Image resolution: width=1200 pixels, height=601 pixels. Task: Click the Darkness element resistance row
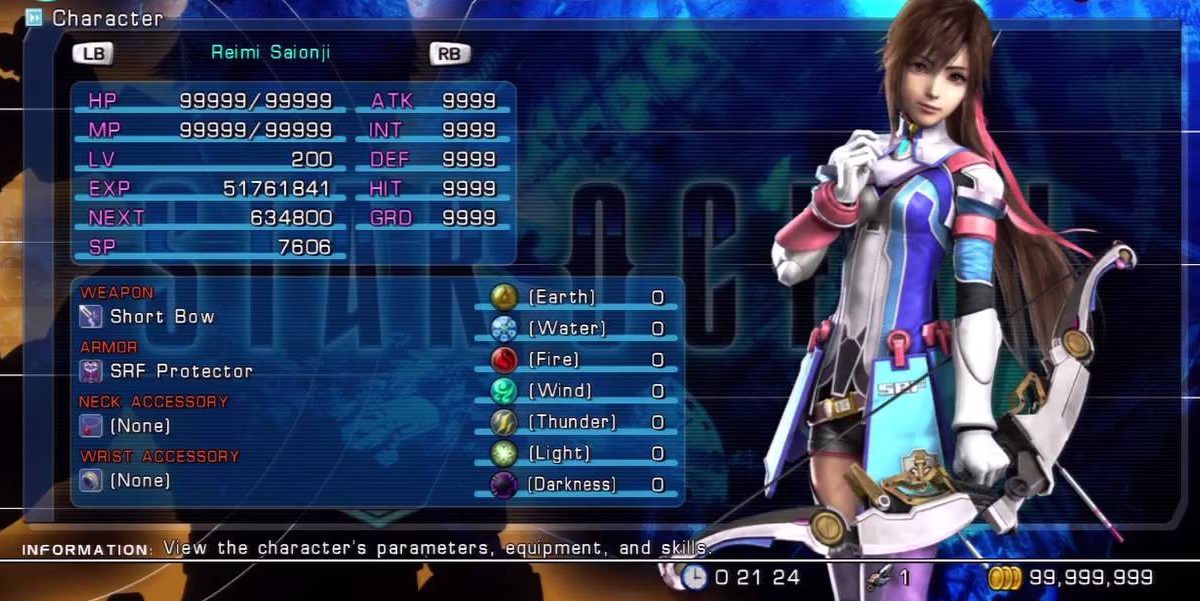click(x=580, y=484)
